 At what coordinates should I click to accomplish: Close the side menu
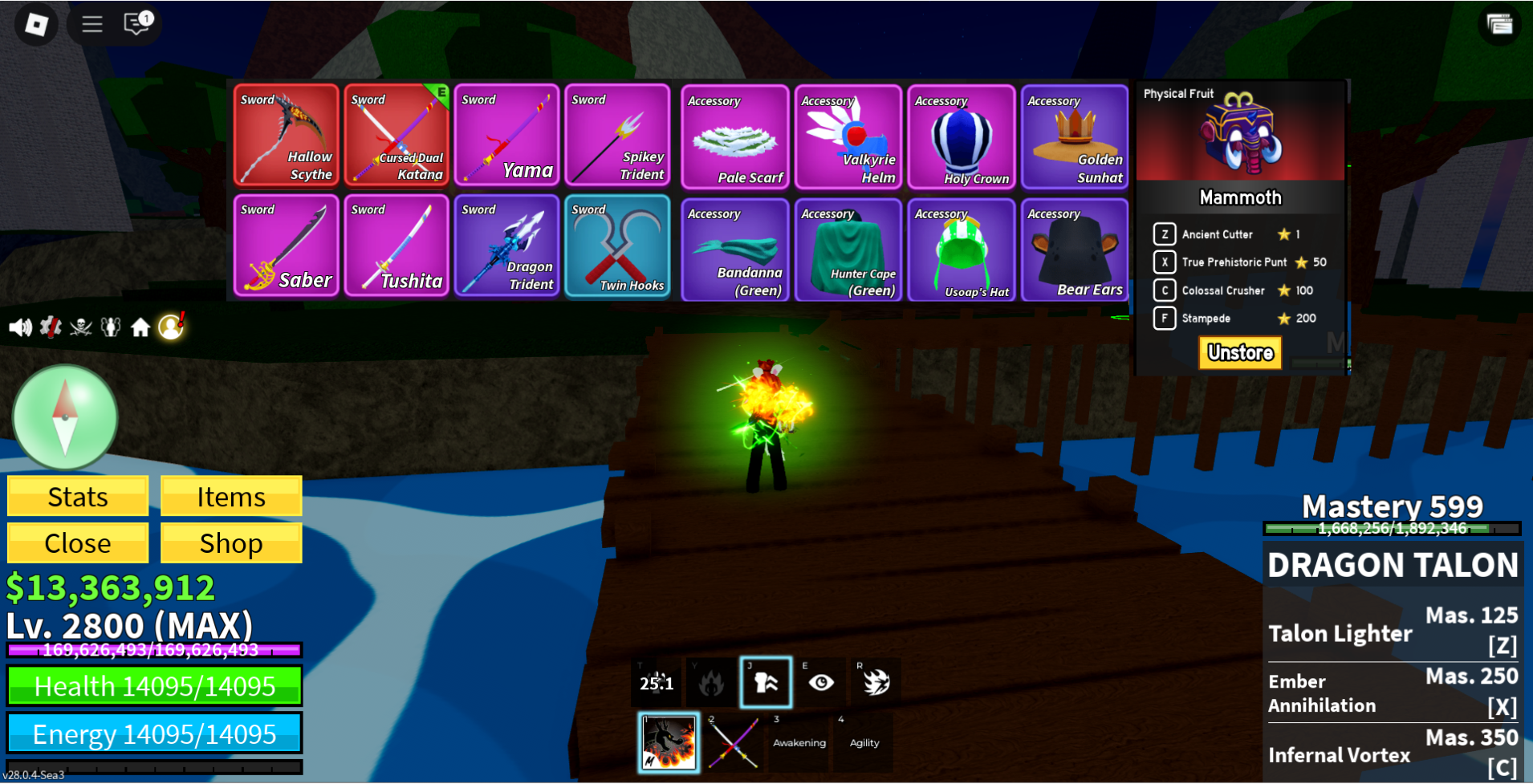tap(78, 543)
